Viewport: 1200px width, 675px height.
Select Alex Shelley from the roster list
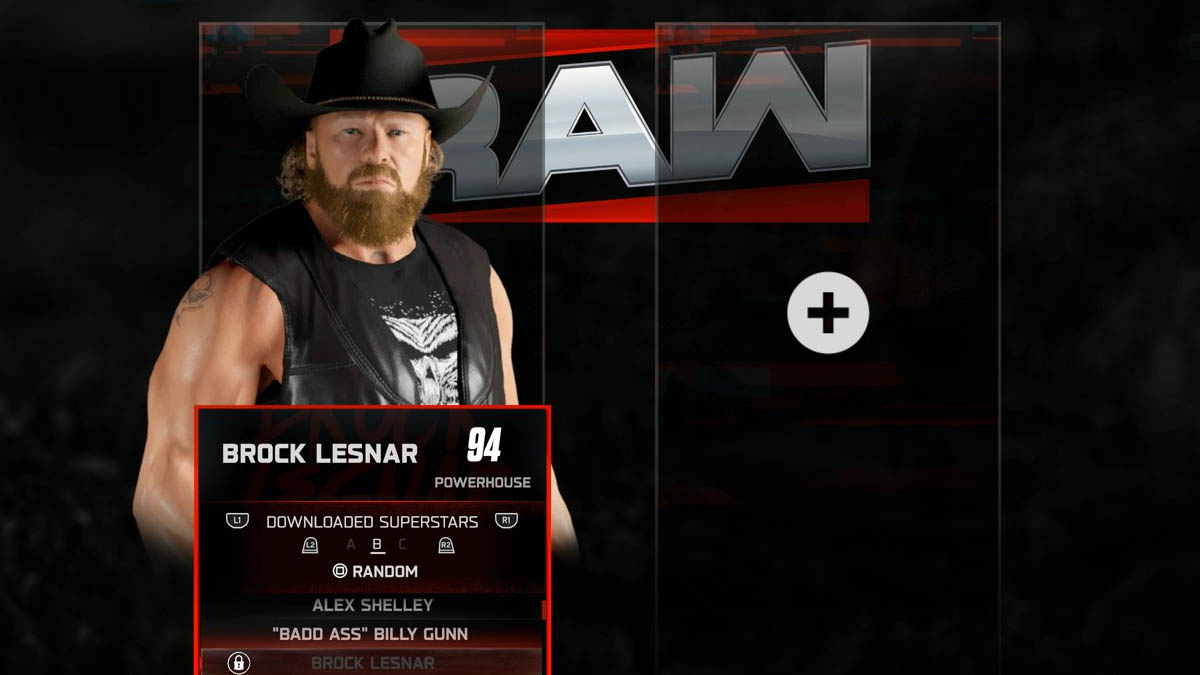(372, 606)
